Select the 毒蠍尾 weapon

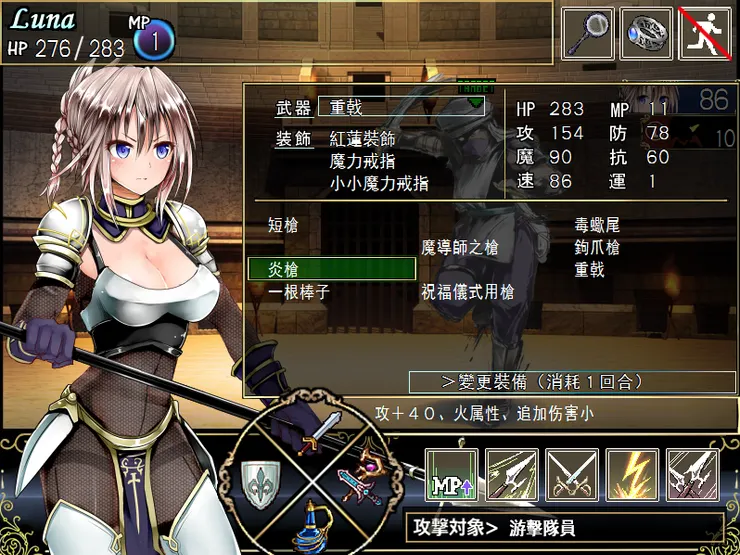pos(597,225)
